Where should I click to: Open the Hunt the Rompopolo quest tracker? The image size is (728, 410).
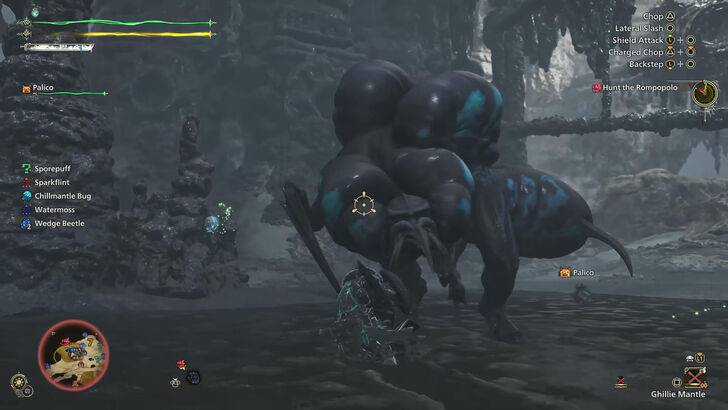click(x=640, y=88)
